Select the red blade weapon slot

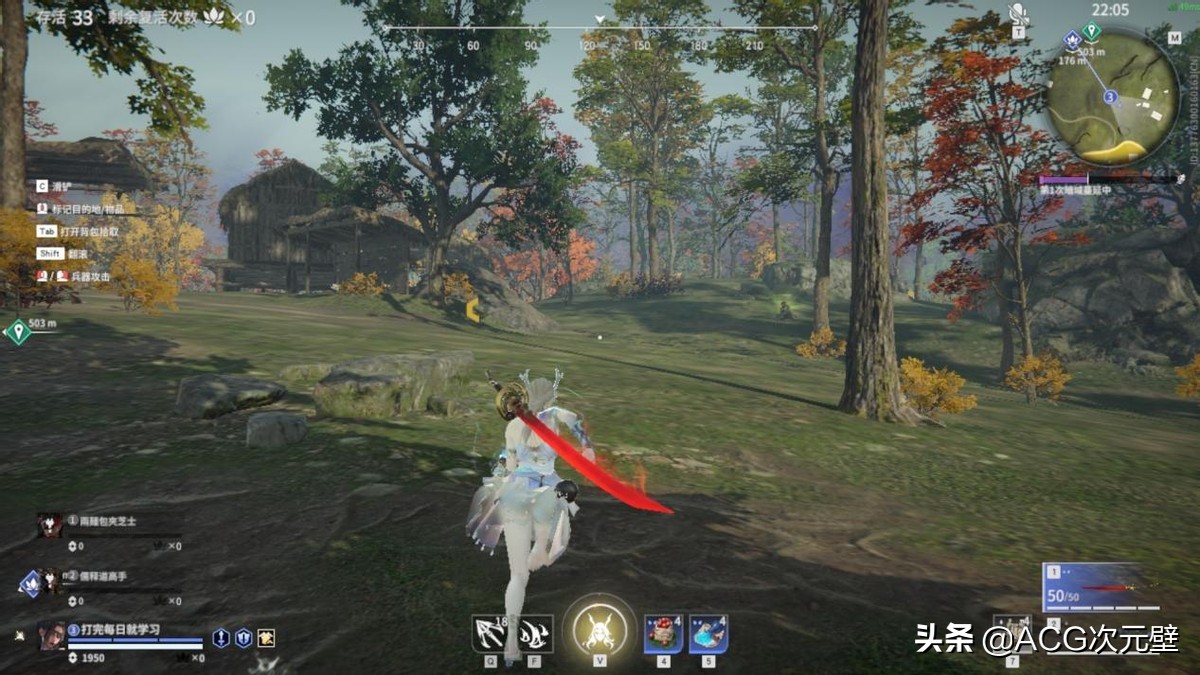1100,587
